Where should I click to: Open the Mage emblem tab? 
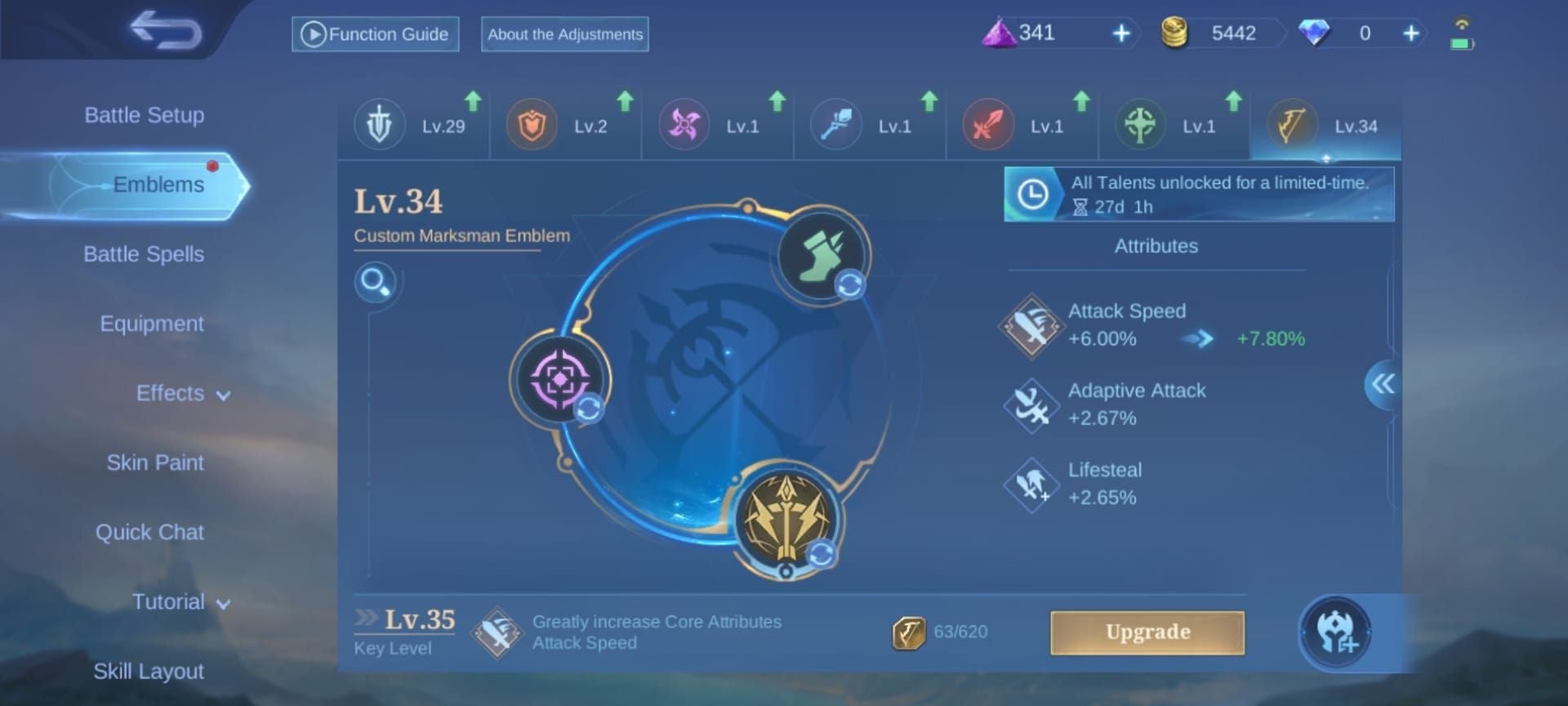coord(838,125)
